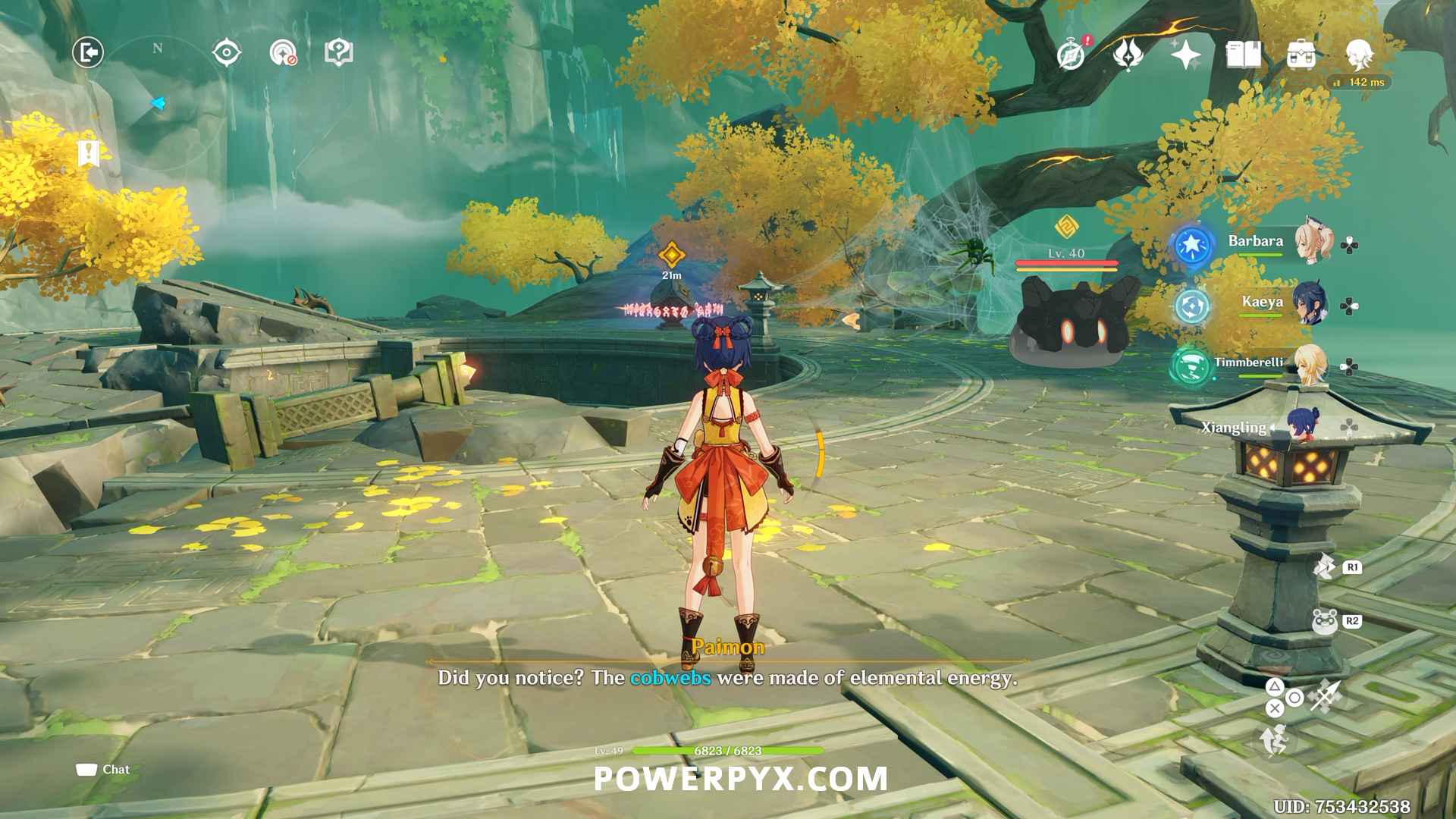Open the Chat box
The width and height of the screenshot is (1456, 819).
coord(103,770)
